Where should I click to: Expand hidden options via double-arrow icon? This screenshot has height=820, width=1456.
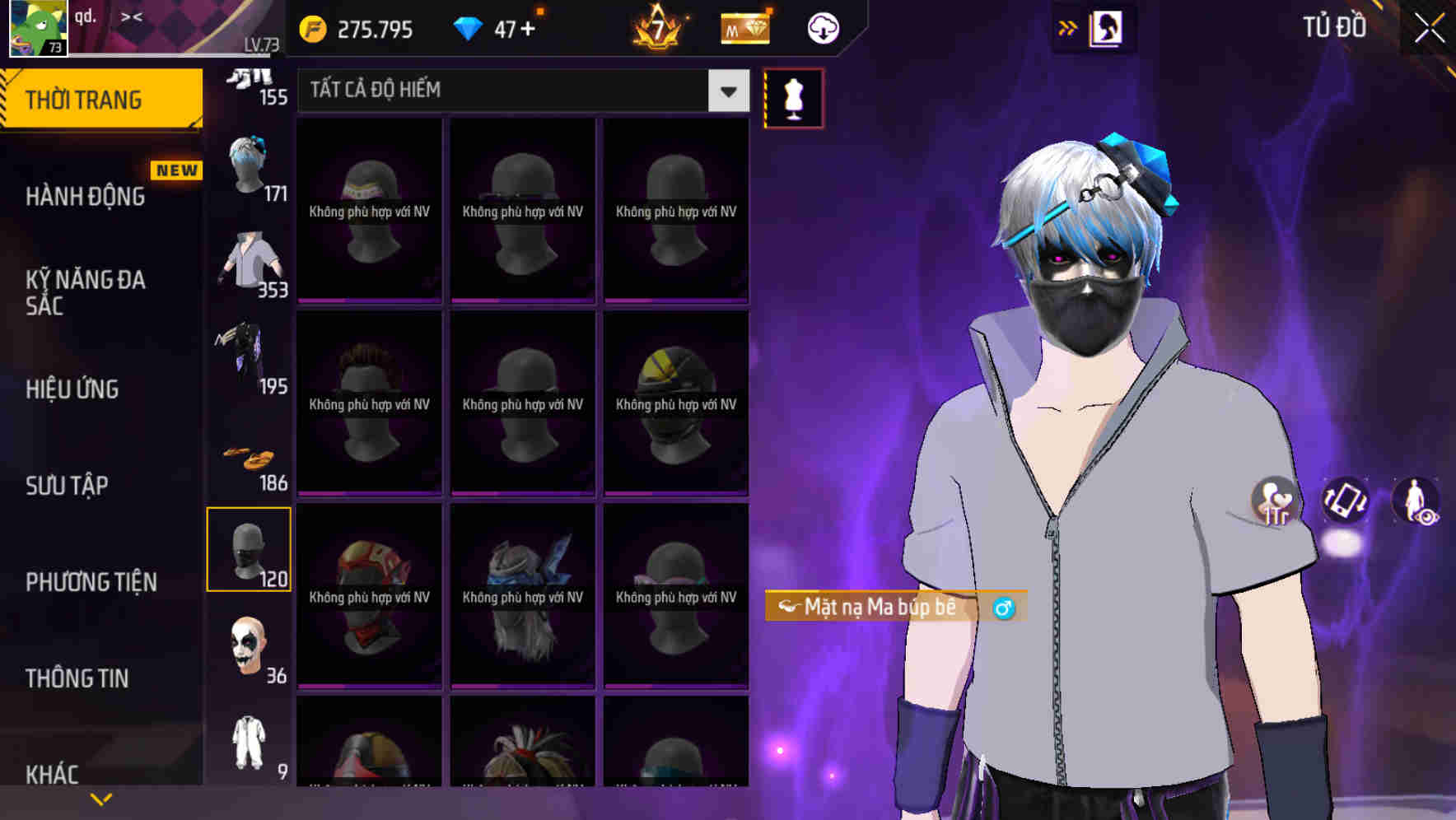1068,26
